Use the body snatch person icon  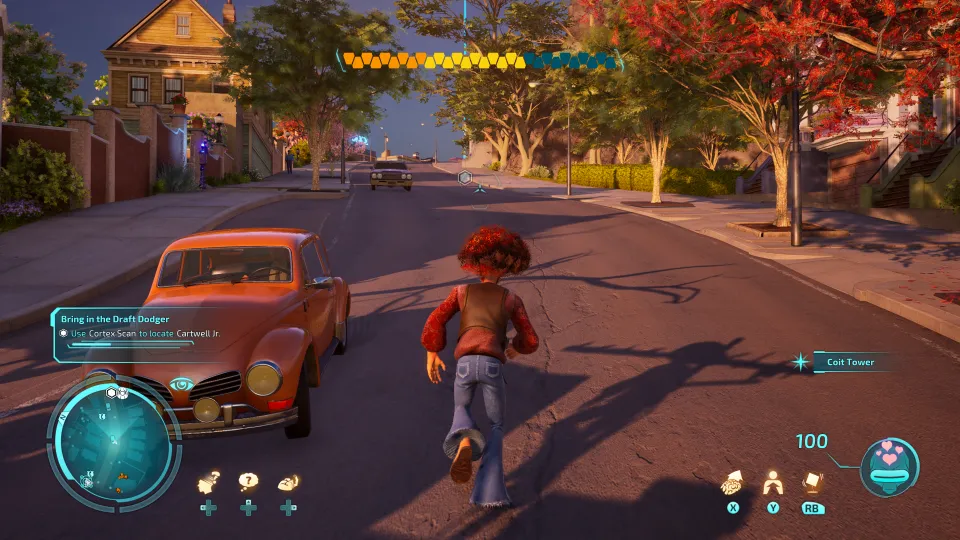tap(772, 483)
